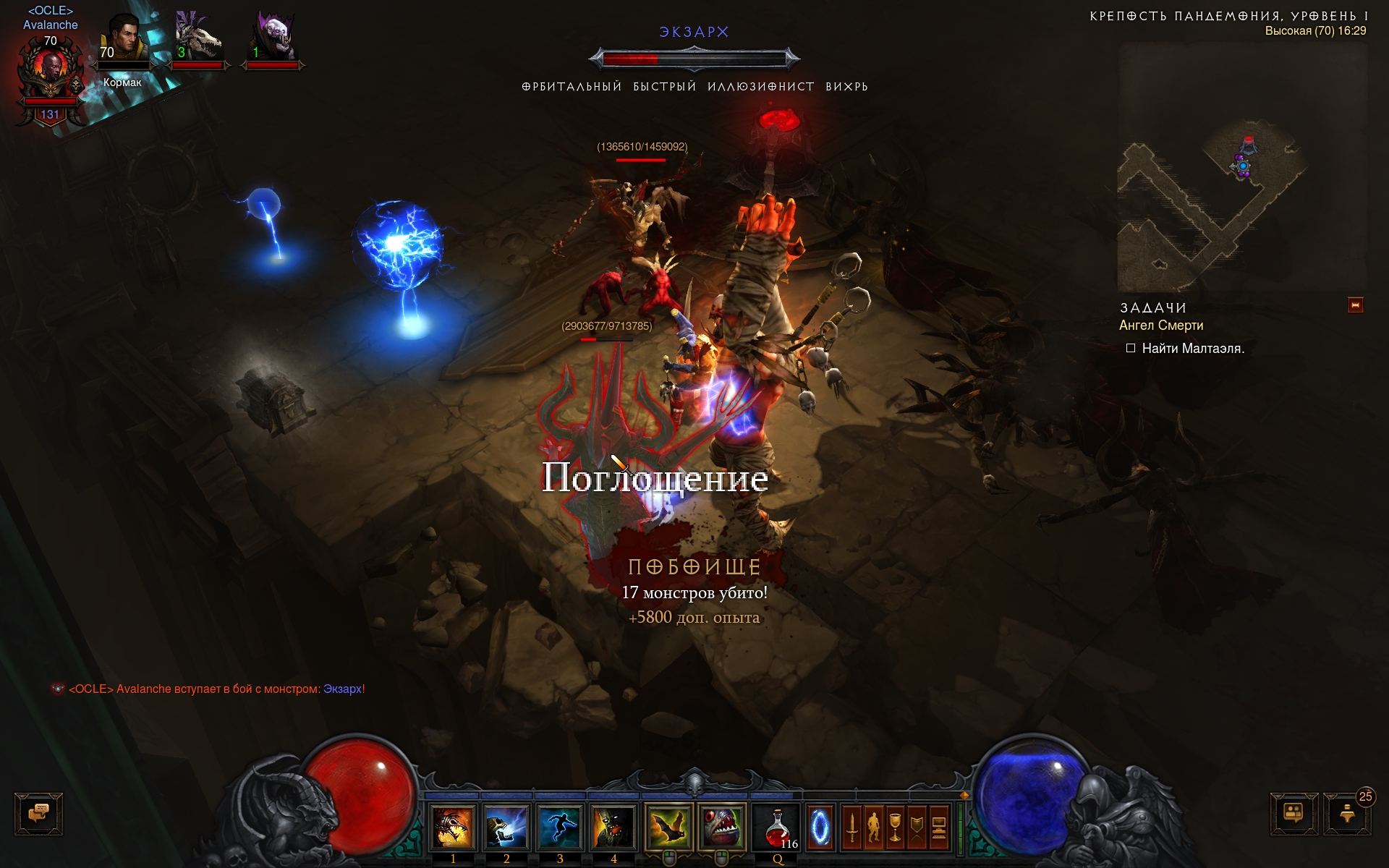Open the notifications button showing 25
Viewport: 1389px width, 868px height.
pos(1347,814)
